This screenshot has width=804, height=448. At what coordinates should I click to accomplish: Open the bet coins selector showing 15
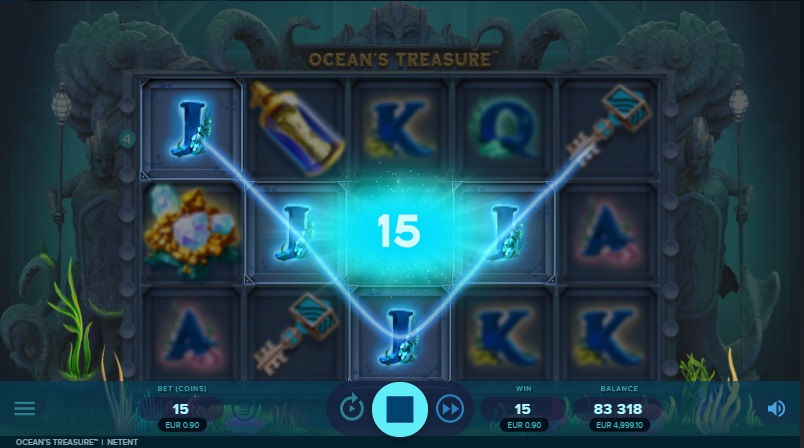(181, 408)
